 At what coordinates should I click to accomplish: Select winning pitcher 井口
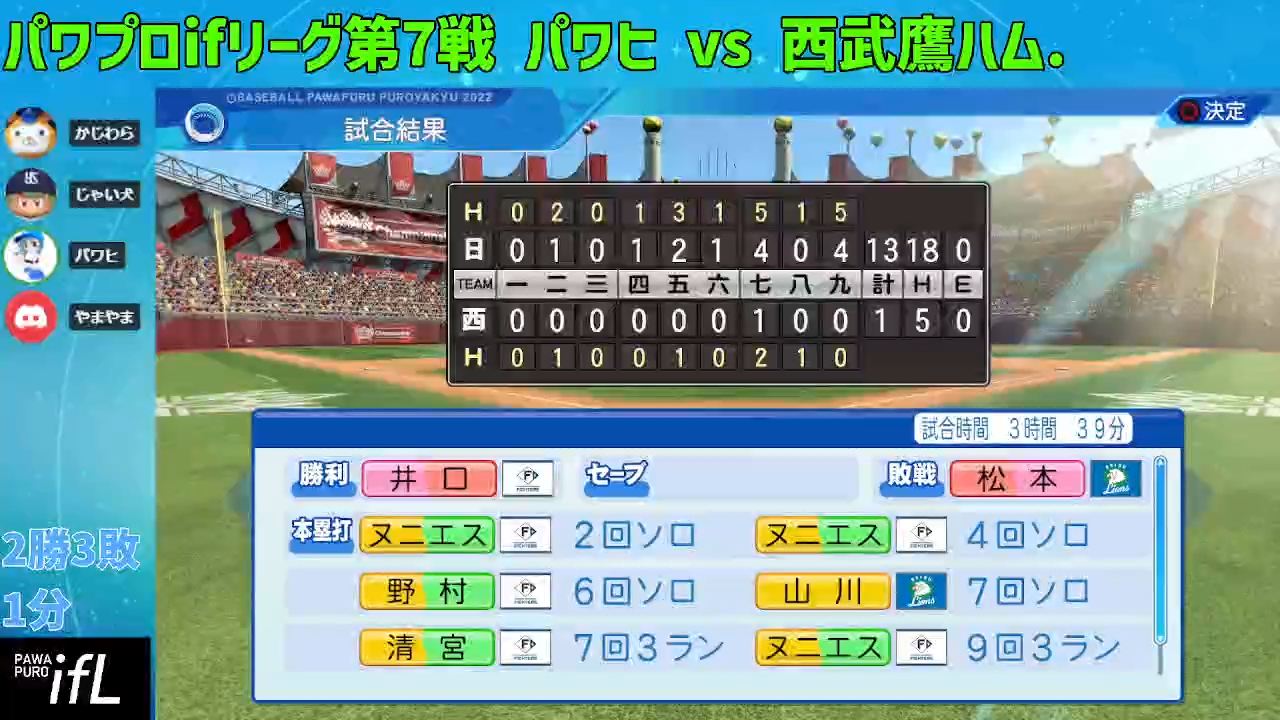pos(428,478)
